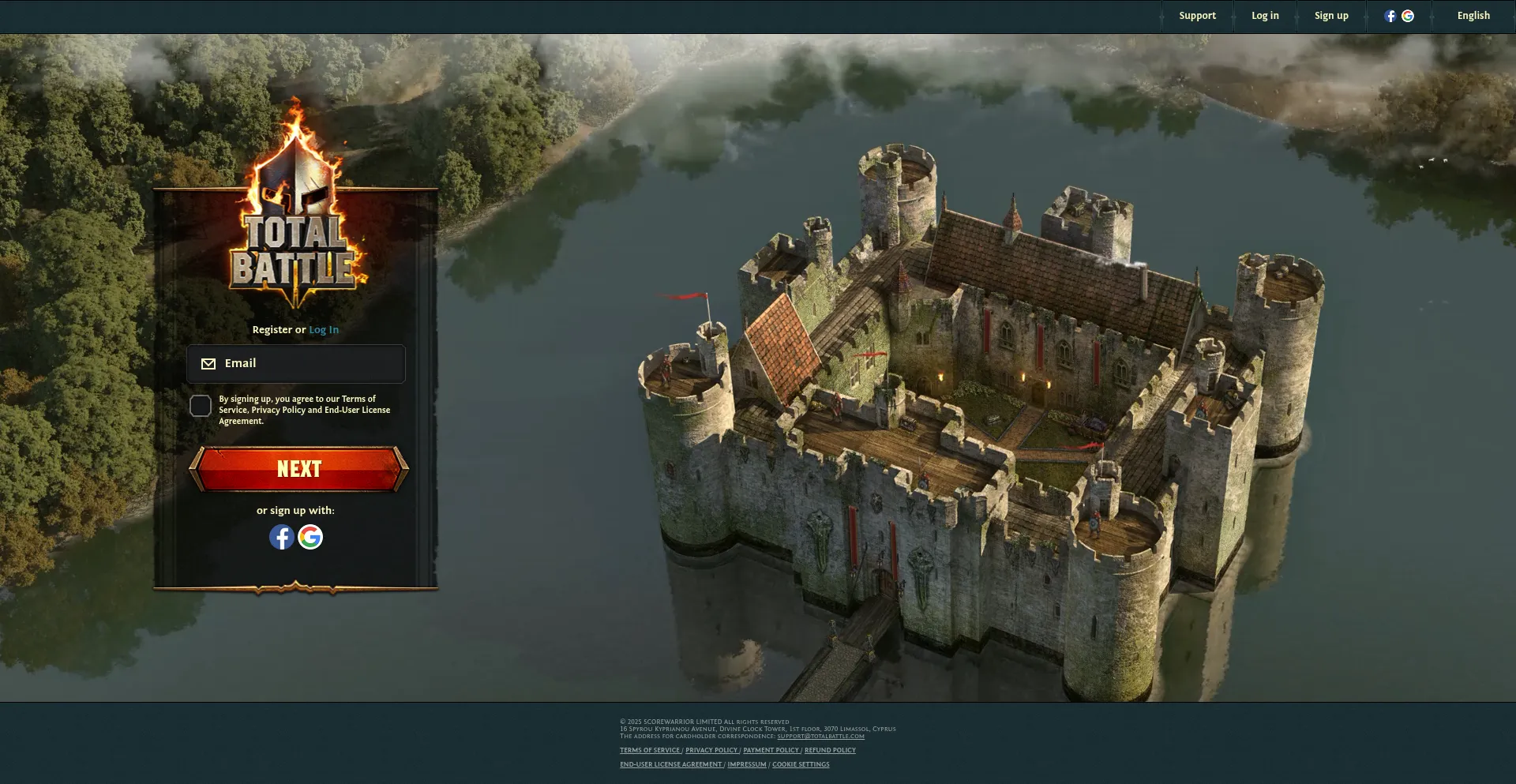This screenshot has width=1516, height=784.
Task: Read the Refund Policy footer link
Action: point(830,751)
